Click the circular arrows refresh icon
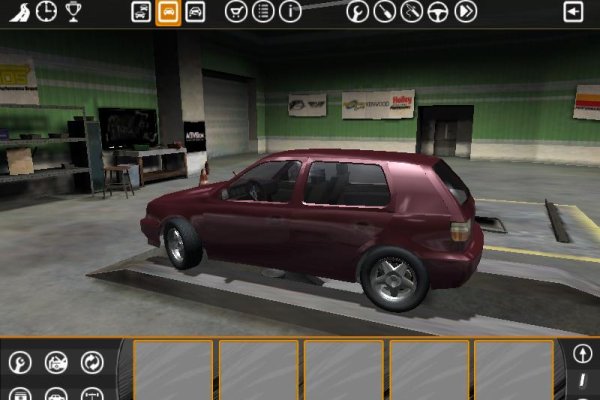The height and width of the screenshot is (400, 600). click(x=92, y=362)
